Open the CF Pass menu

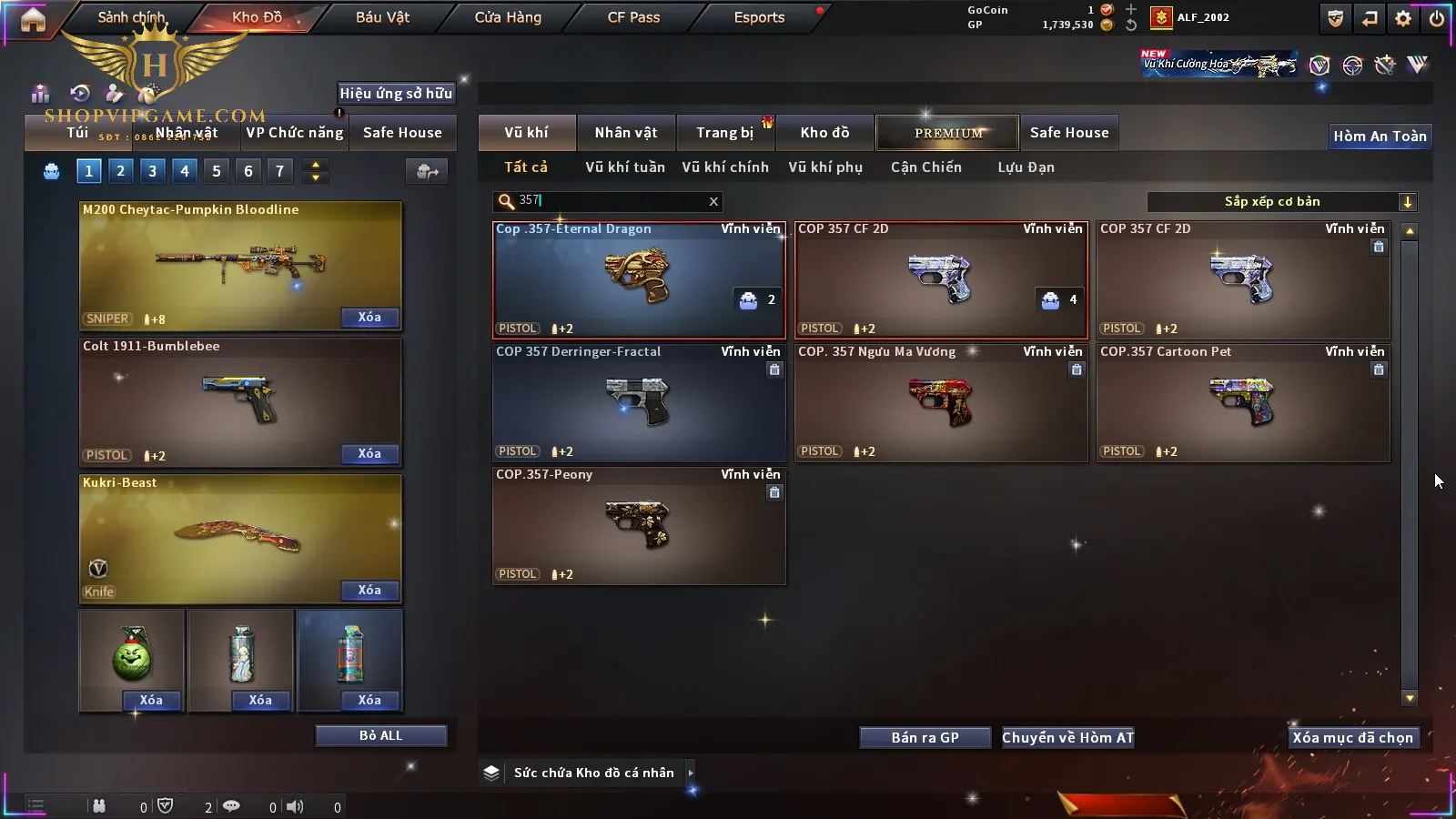(x=633, y=17)
